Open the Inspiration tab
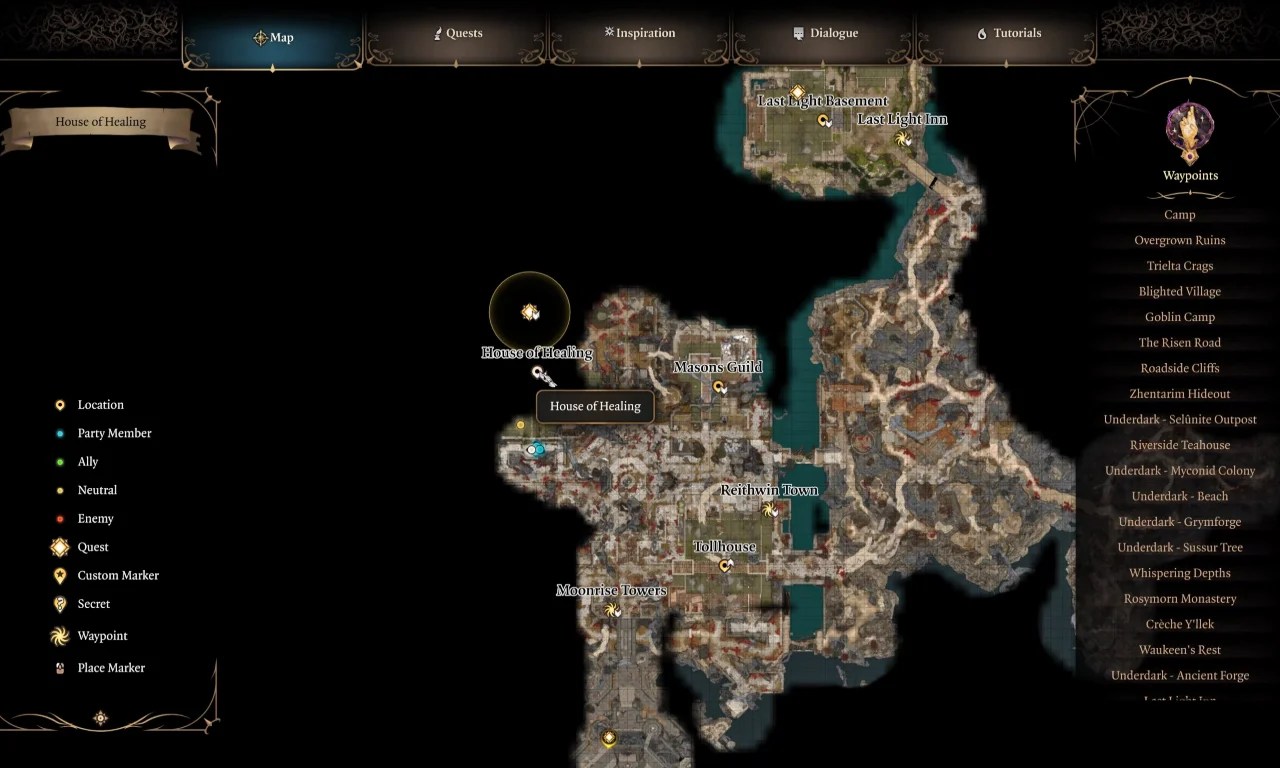 [x=639, y=33]
